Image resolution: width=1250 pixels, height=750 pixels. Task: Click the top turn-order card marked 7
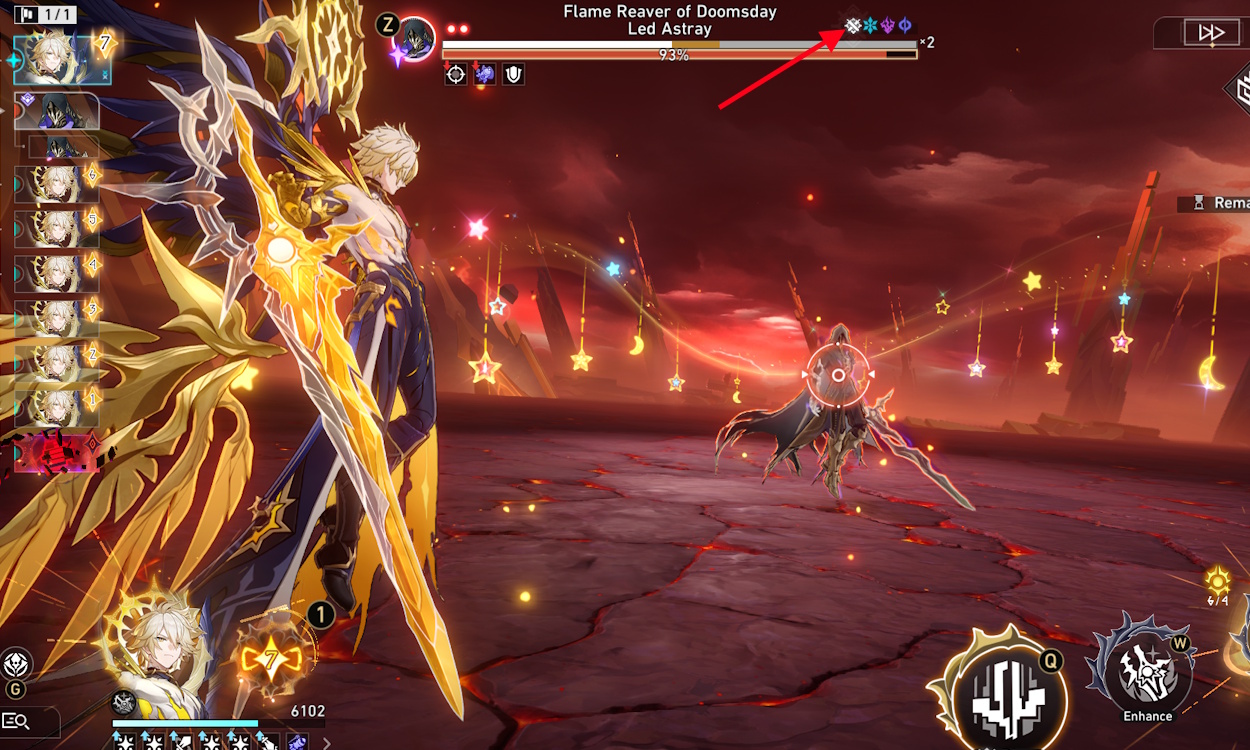[x=62, y=58]
